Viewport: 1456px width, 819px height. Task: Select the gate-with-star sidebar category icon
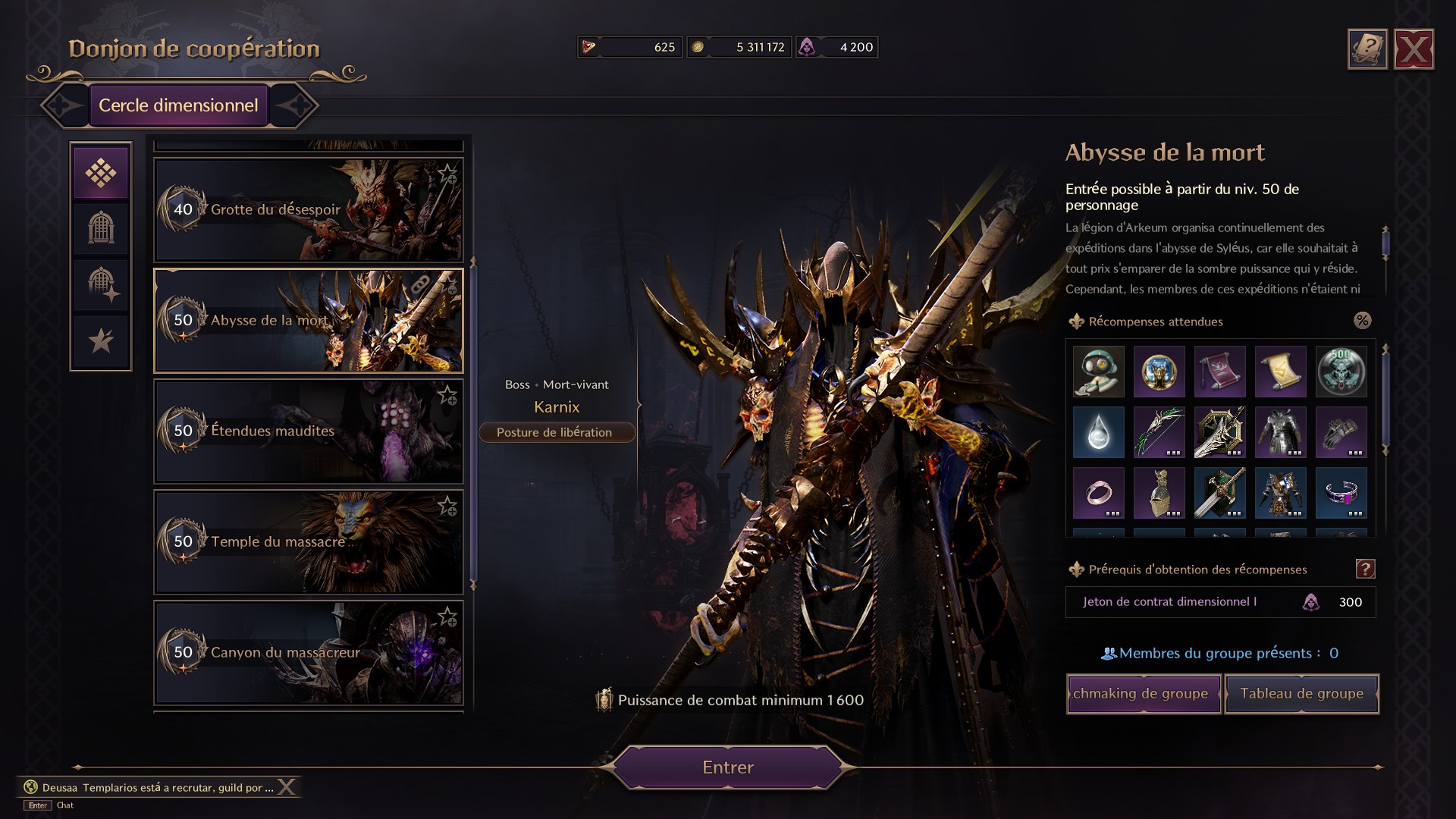click(101, 284)
